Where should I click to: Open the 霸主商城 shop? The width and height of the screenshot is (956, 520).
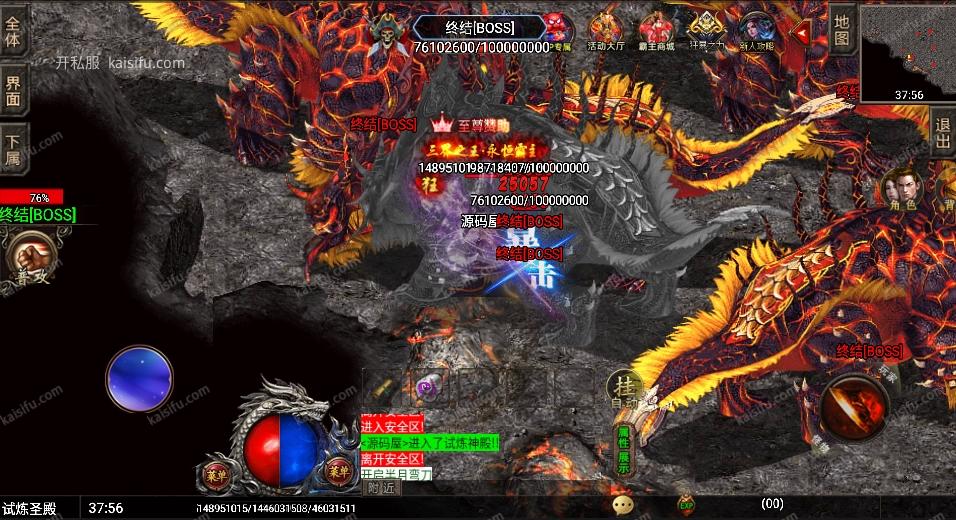pyautogui.click(x=657, y=32)
